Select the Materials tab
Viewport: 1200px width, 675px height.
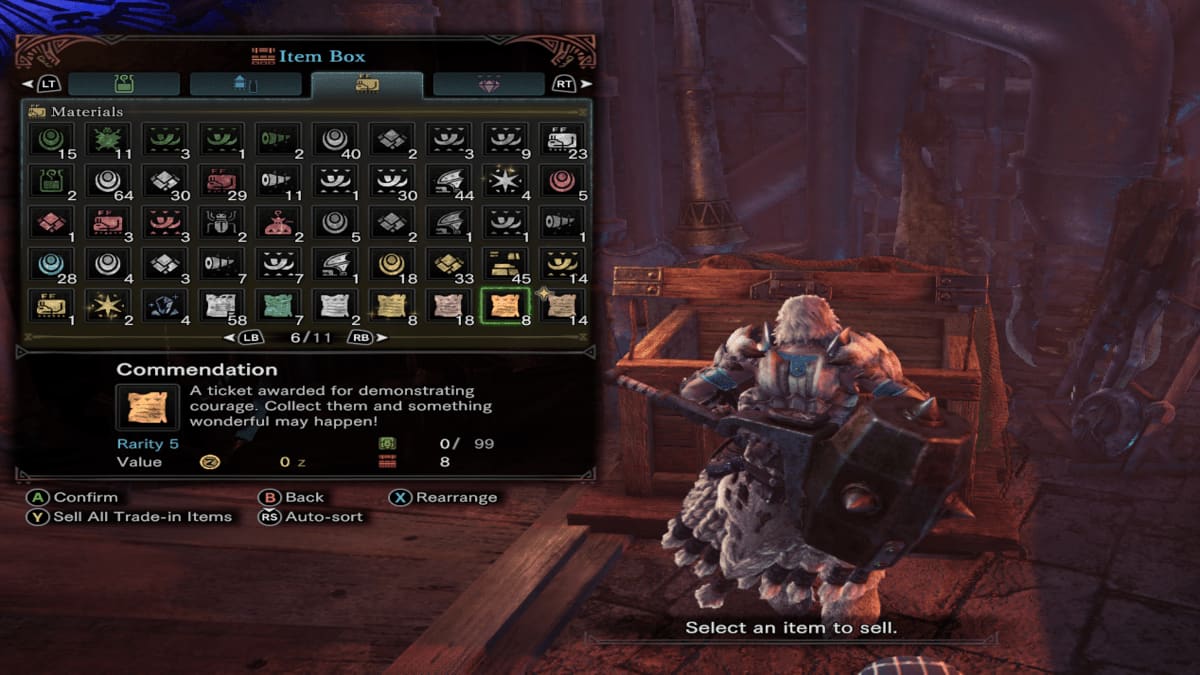(x=367, y=84)
